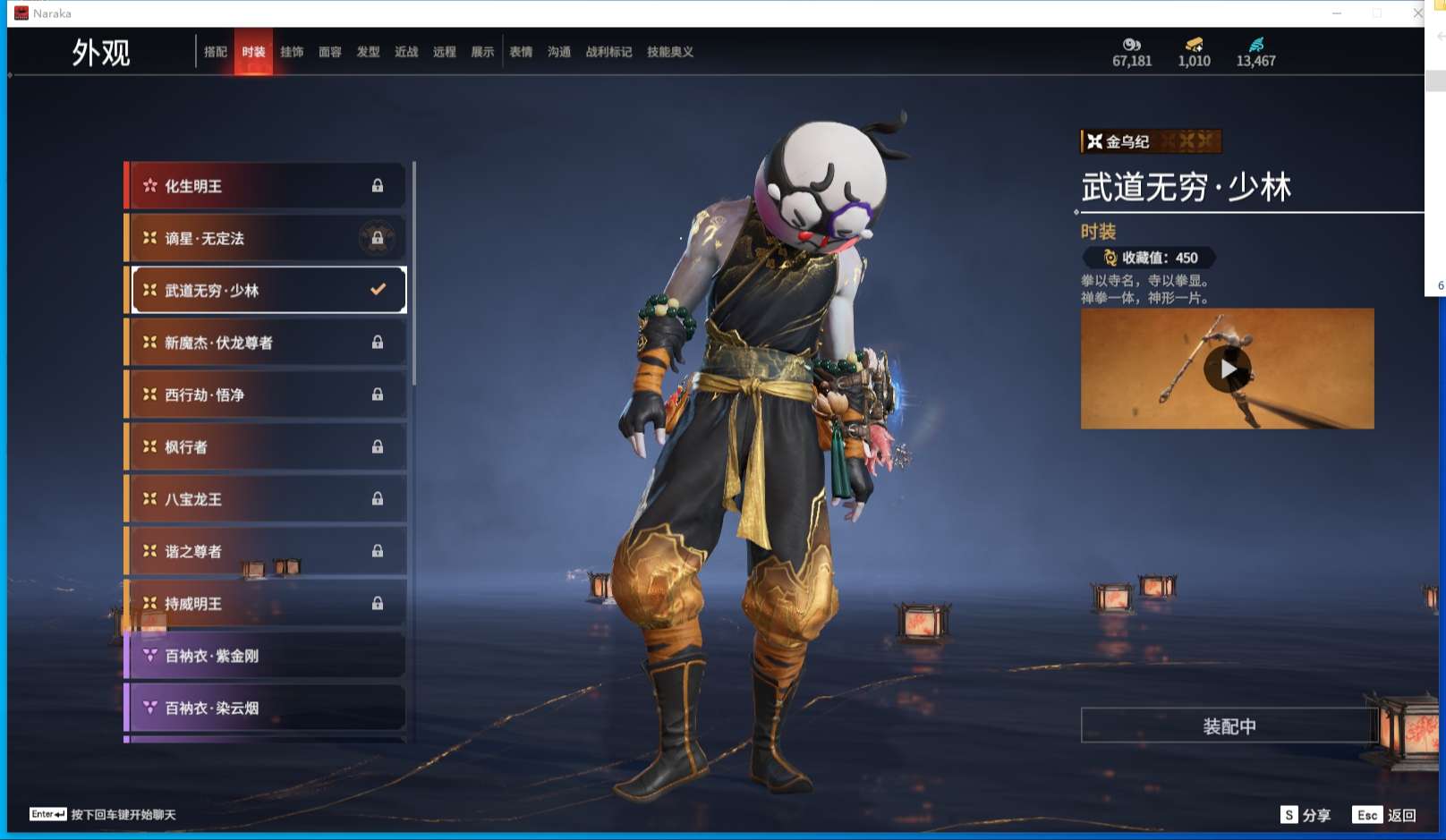Select the 面容 face tab
The width and height of the screenshot is (1446, 840).
[x=330, y=52]
